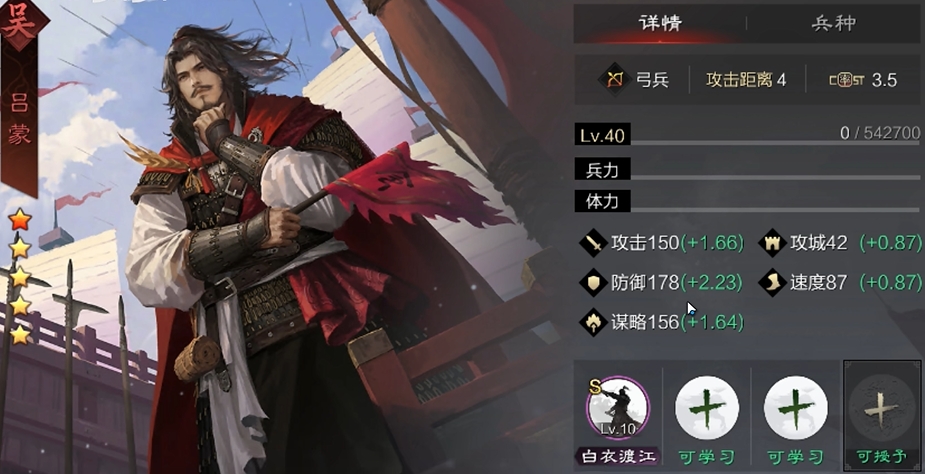This screenshot has width=925, height=474.
Task: Choose the 可授予 skill slot
Action: coord(882,410)
